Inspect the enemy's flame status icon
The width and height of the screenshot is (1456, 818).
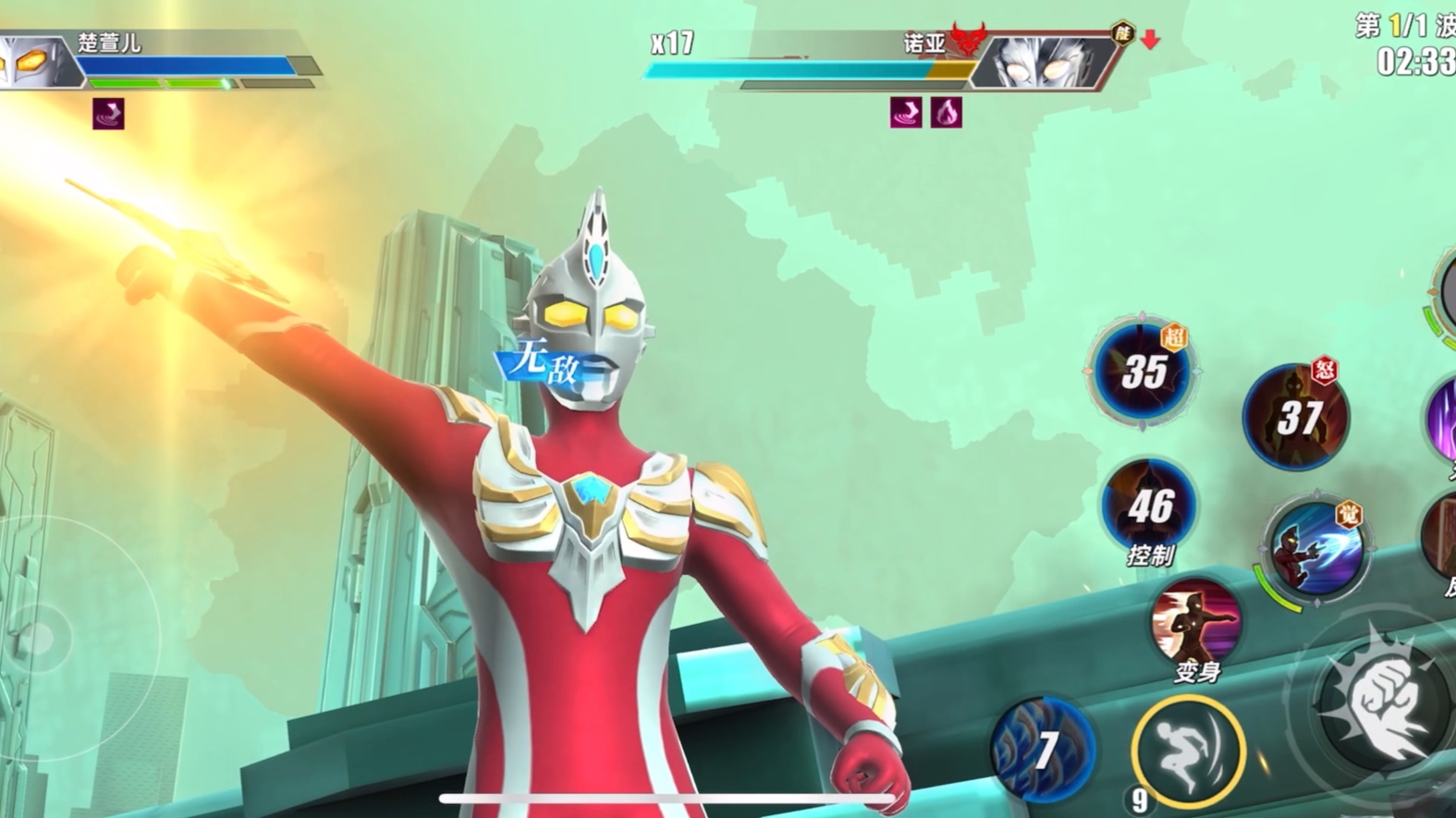946,113
